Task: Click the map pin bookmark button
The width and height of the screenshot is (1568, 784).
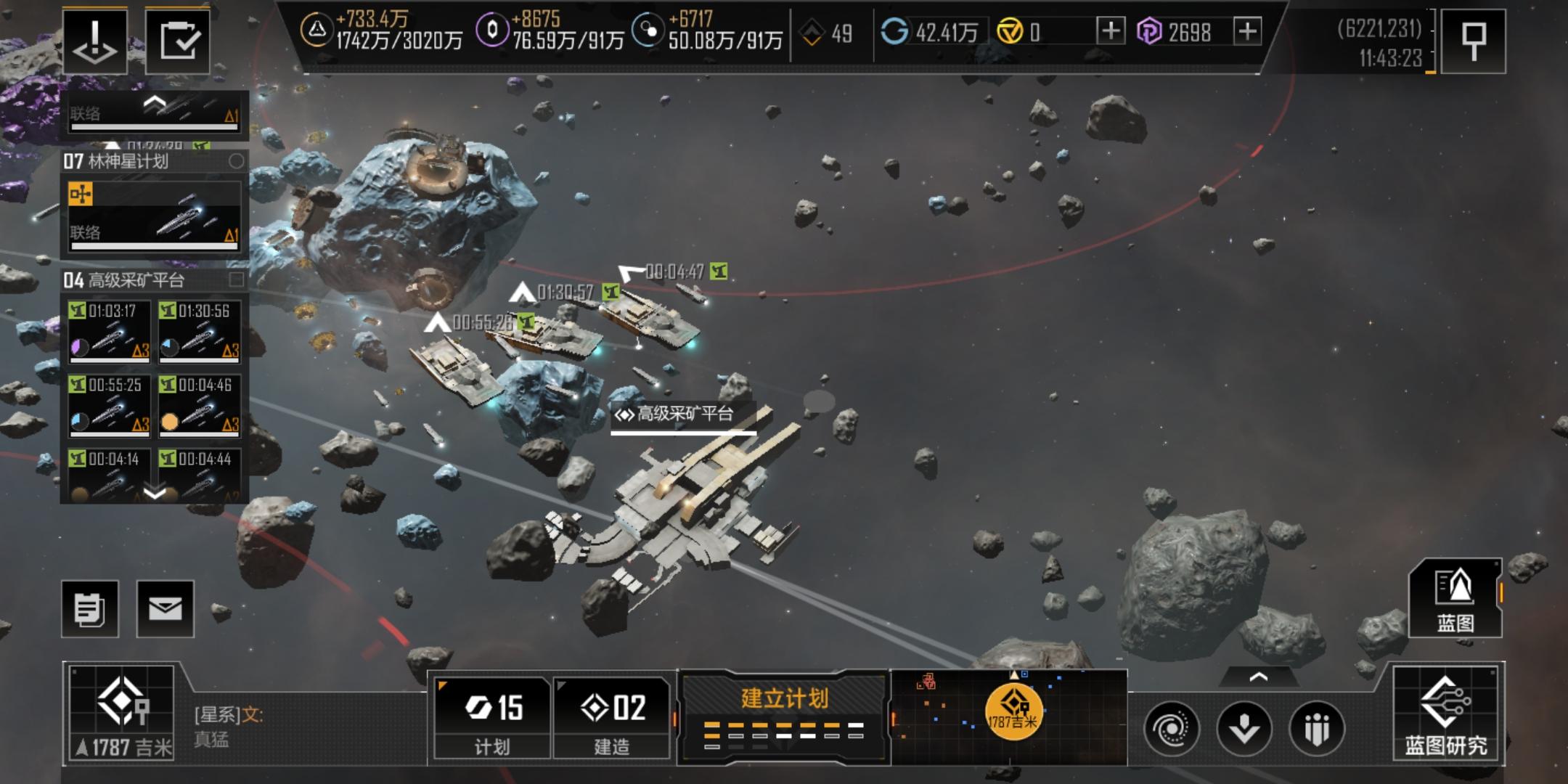Action: pos(1472,41)
